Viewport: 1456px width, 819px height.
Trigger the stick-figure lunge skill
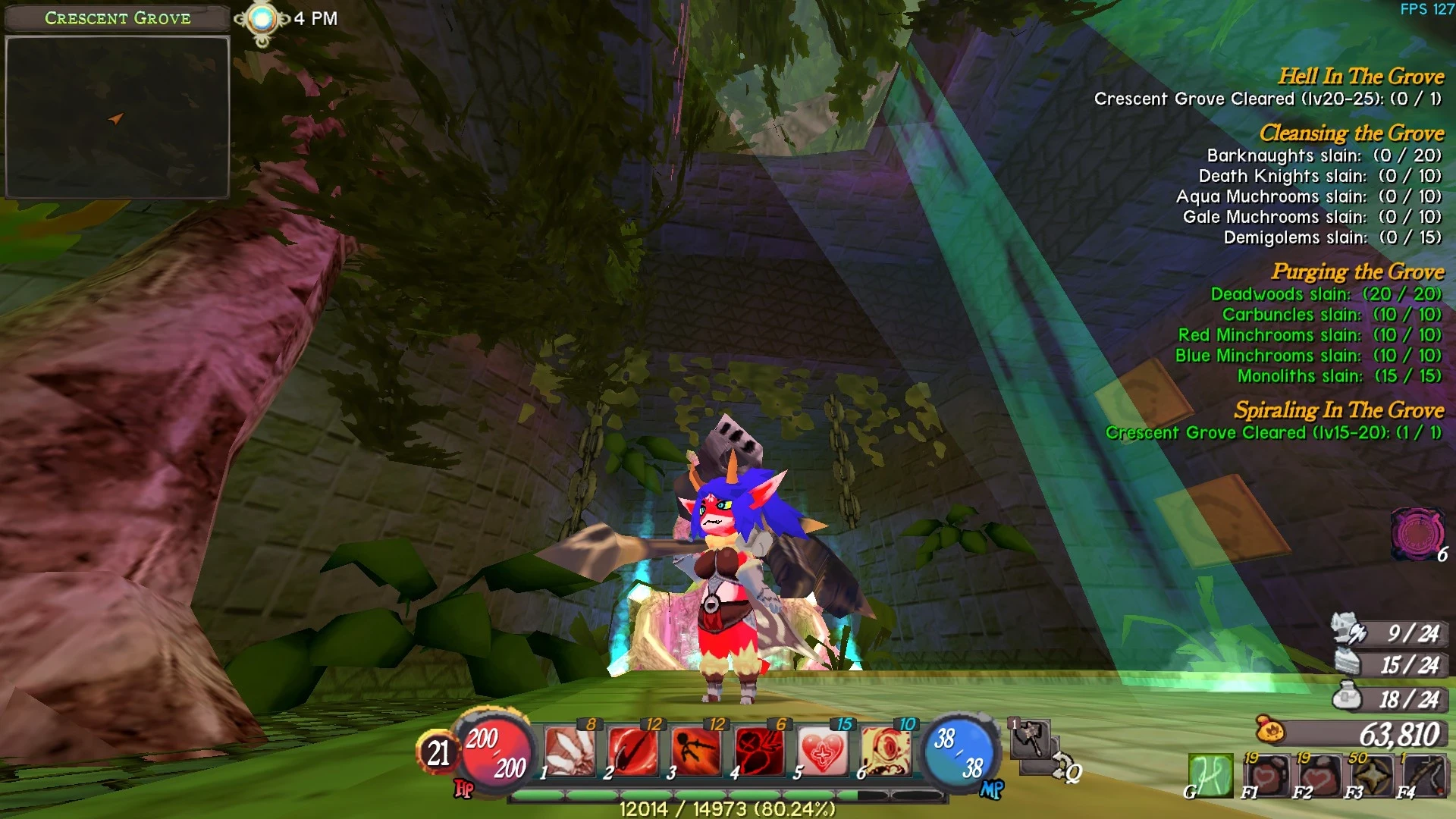pyautogui.click(x=696, y=752)
